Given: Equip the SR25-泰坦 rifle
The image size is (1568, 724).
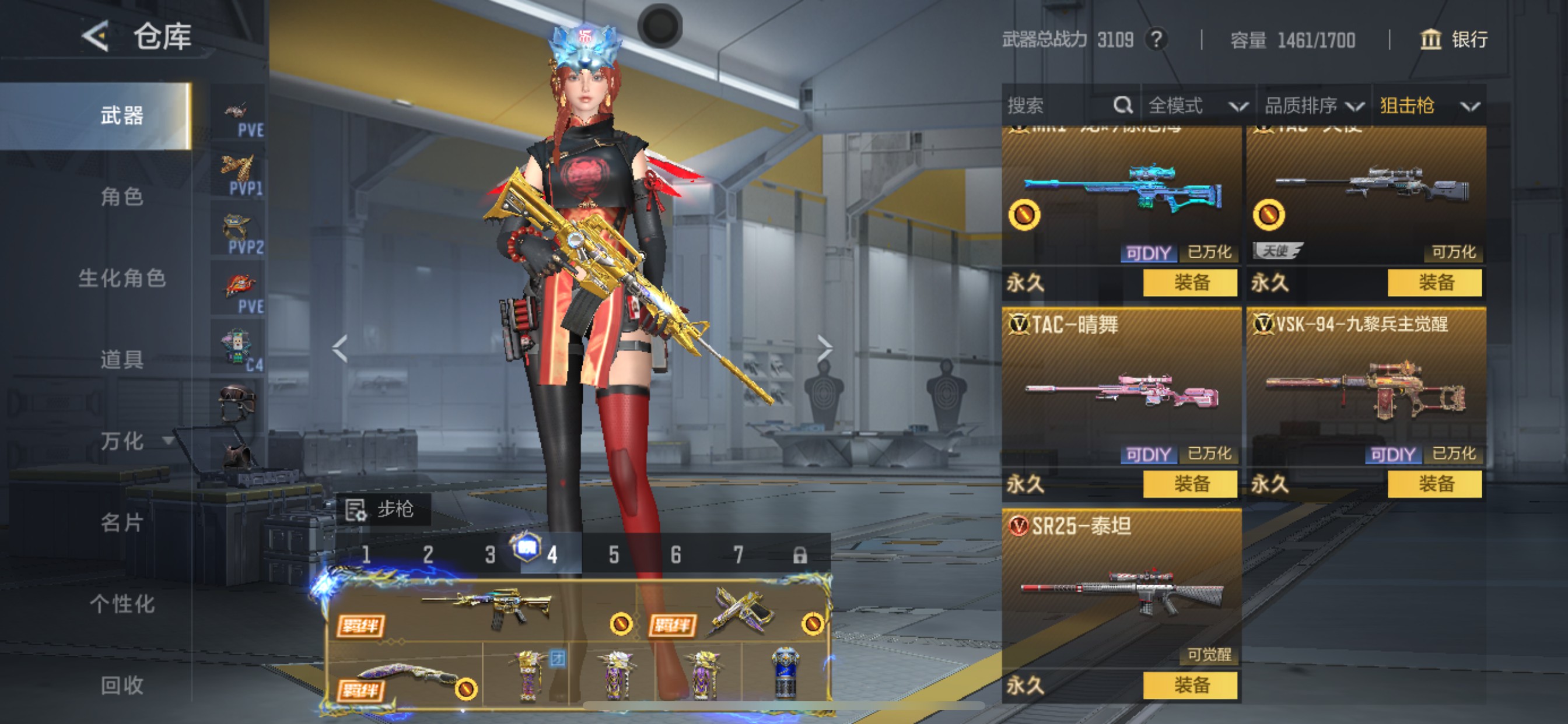Looking at the screenshot, I should pyautogui.click(x=1190, y=686).
